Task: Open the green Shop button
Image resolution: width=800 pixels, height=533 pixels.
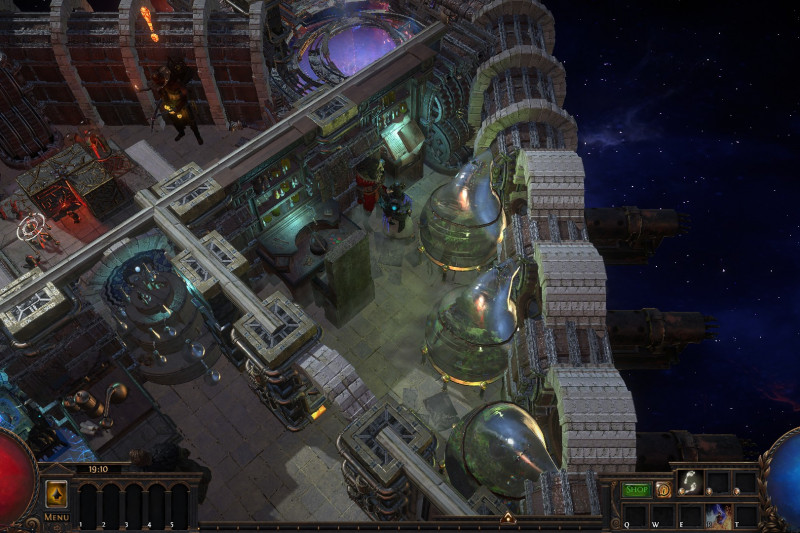Action: pyautogui.click(x=637, y=490)
